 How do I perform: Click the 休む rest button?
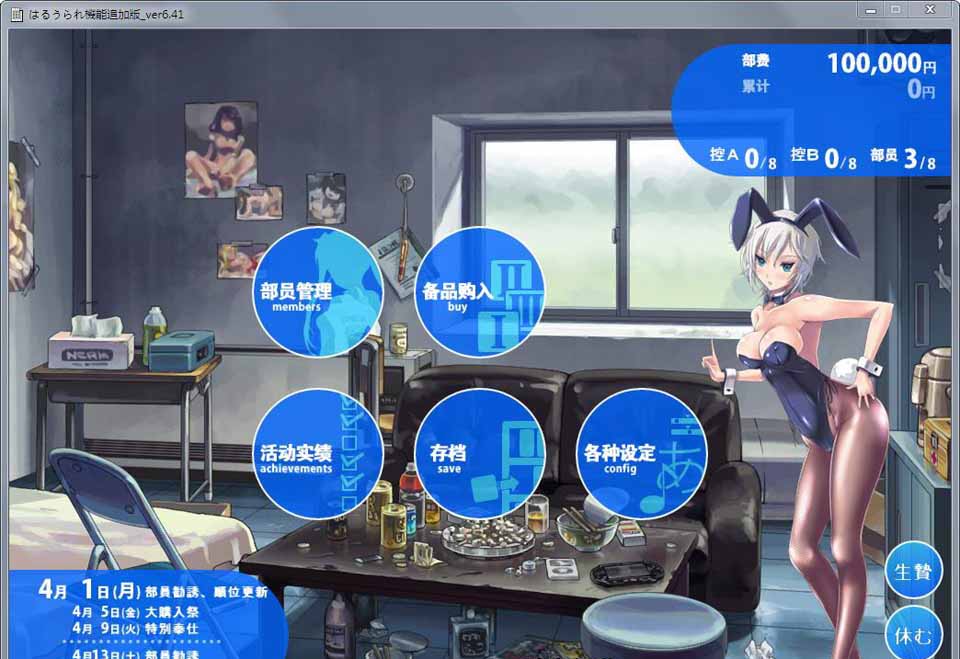point(913,634)
